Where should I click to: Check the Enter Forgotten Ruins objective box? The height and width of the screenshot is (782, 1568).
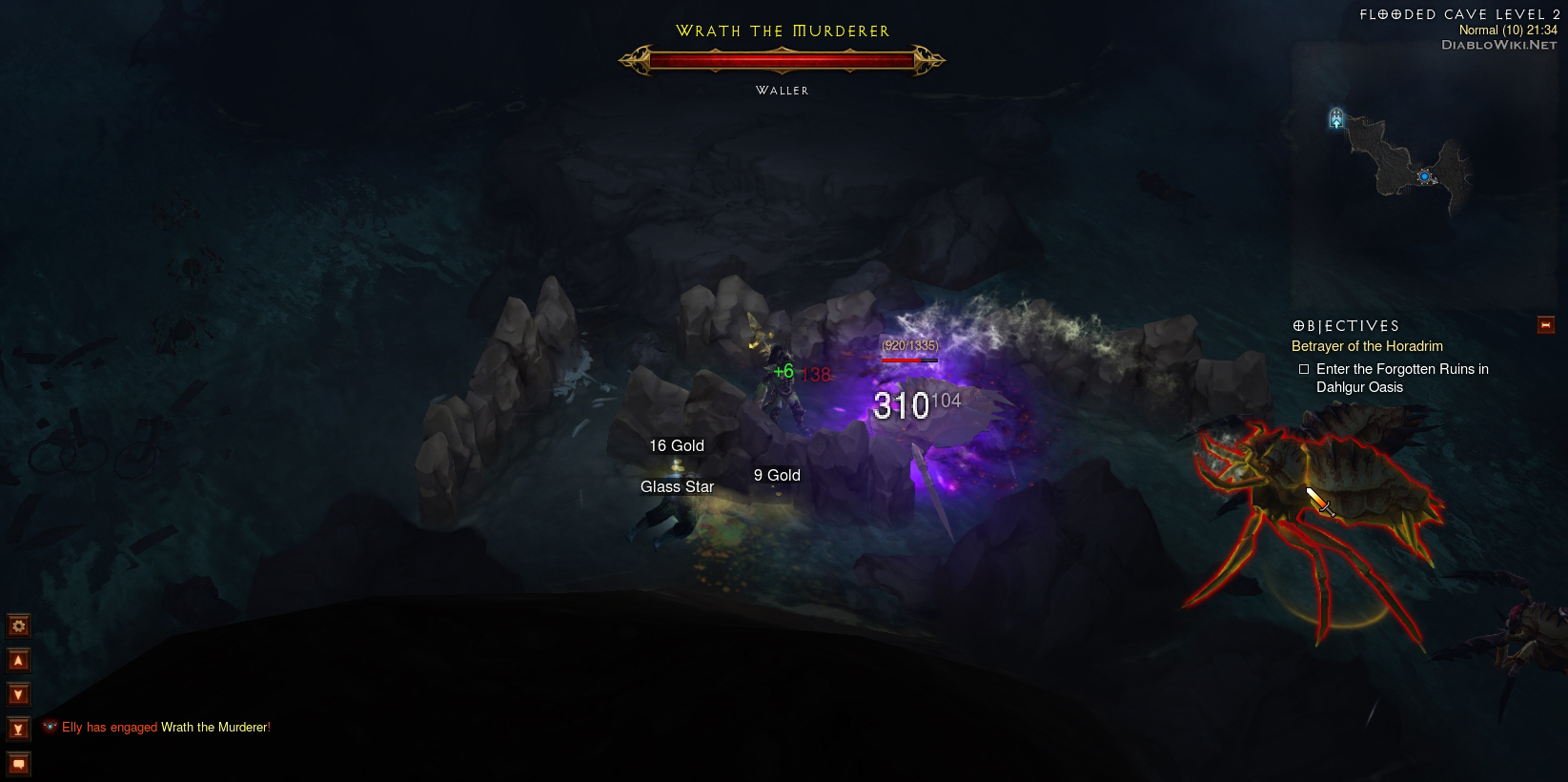1305,368
